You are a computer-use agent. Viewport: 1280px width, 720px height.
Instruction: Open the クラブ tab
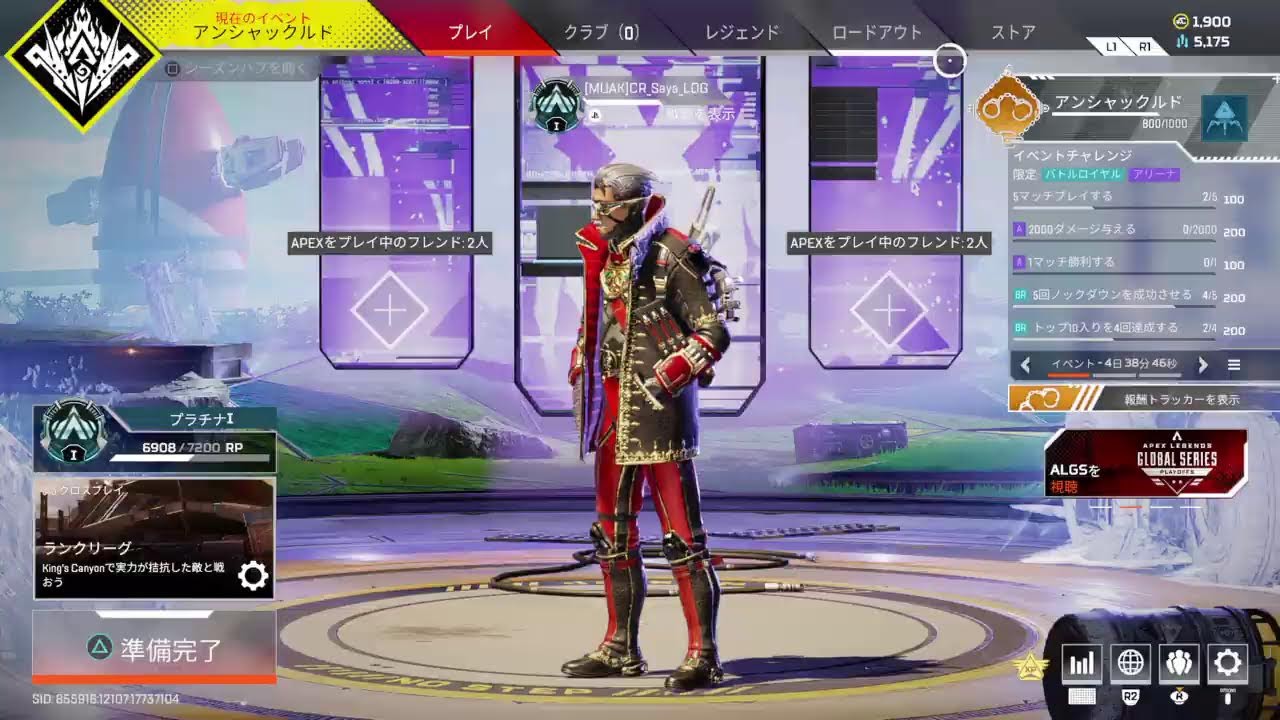pyautogui.click(x=600, y=32)
